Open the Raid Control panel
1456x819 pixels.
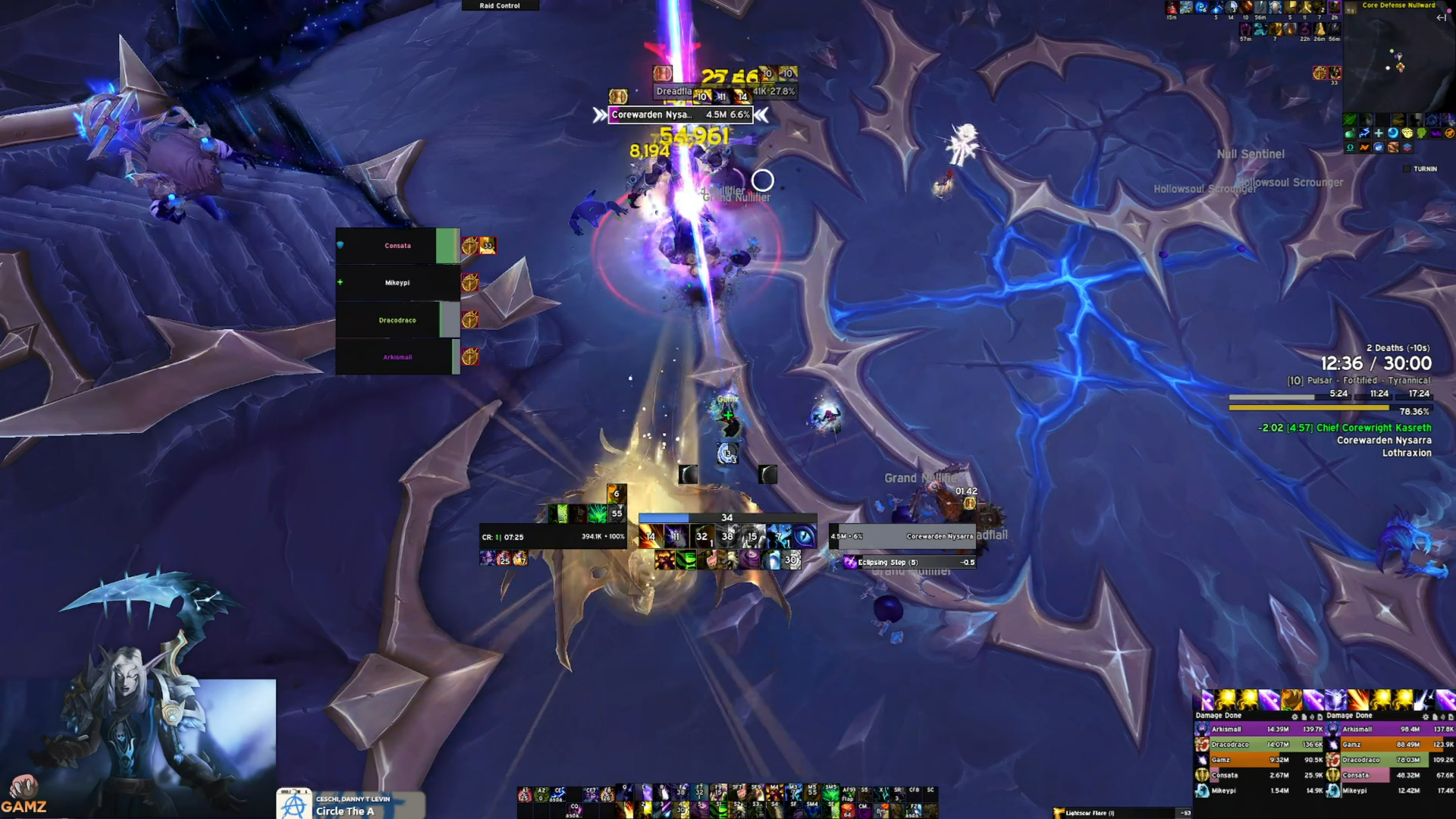pos(500,5)
